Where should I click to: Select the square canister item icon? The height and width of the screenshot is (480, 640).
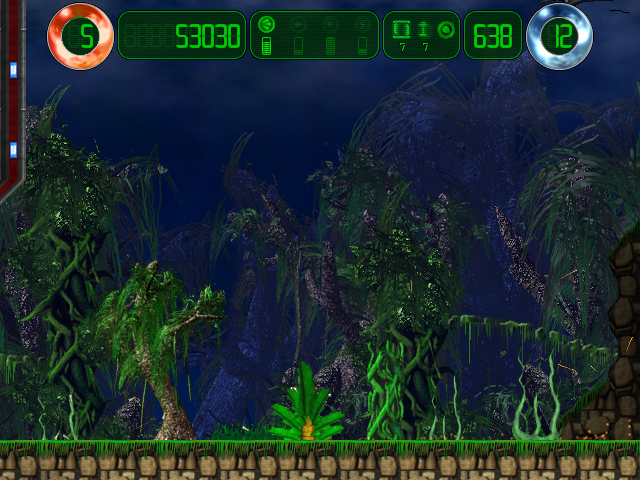[401, 27]
